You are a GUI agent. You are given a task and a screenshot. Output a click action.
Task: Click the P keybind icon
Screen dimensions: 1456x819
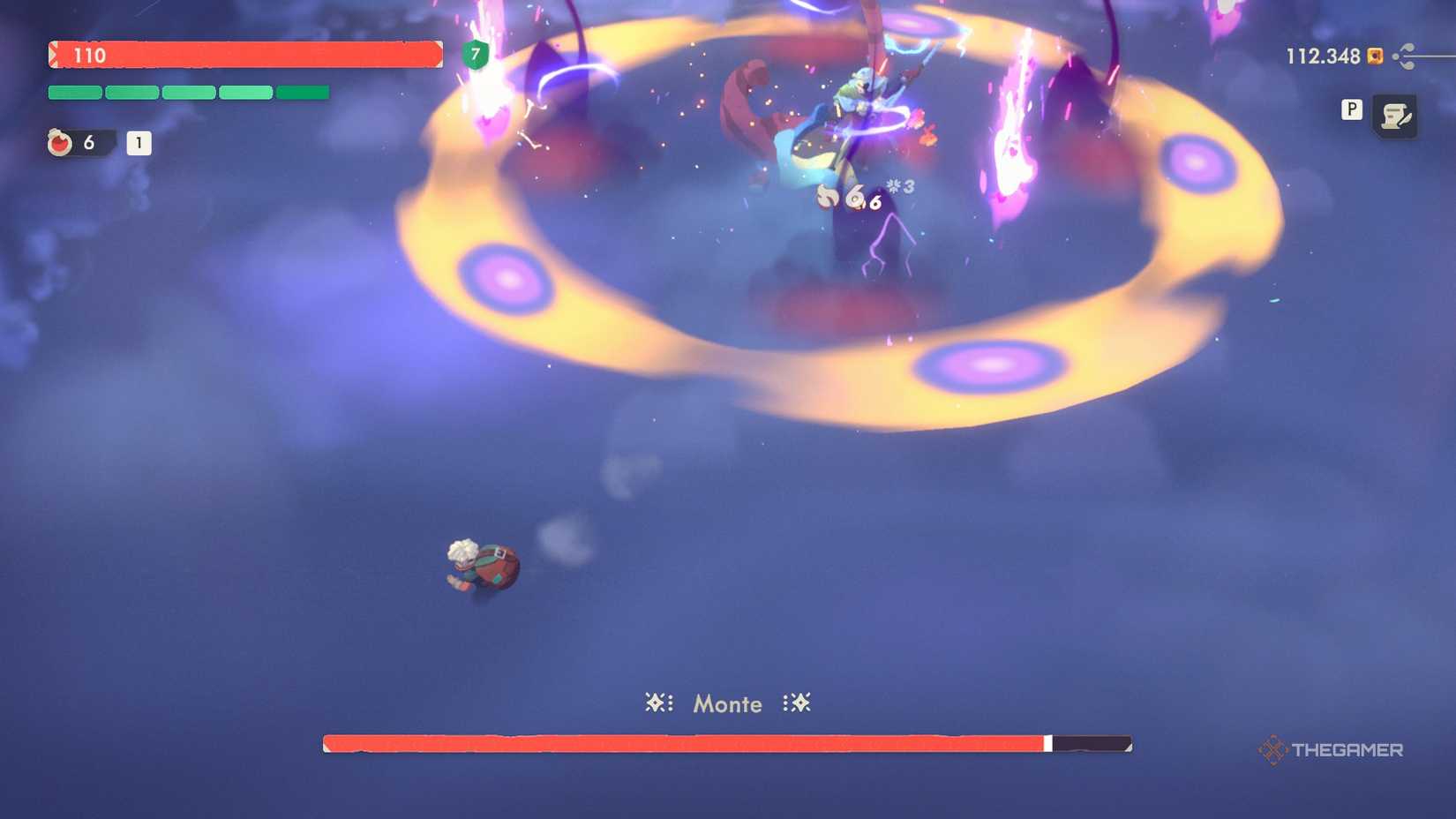[1351, 111]
